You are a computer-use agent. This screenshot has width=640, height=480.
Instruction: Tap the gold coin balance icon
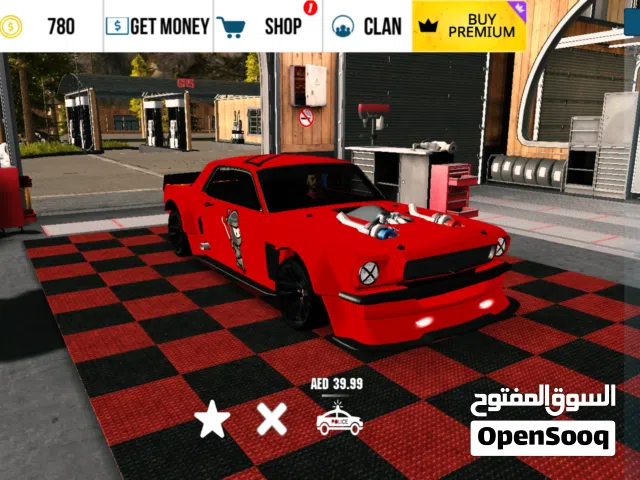11,26
